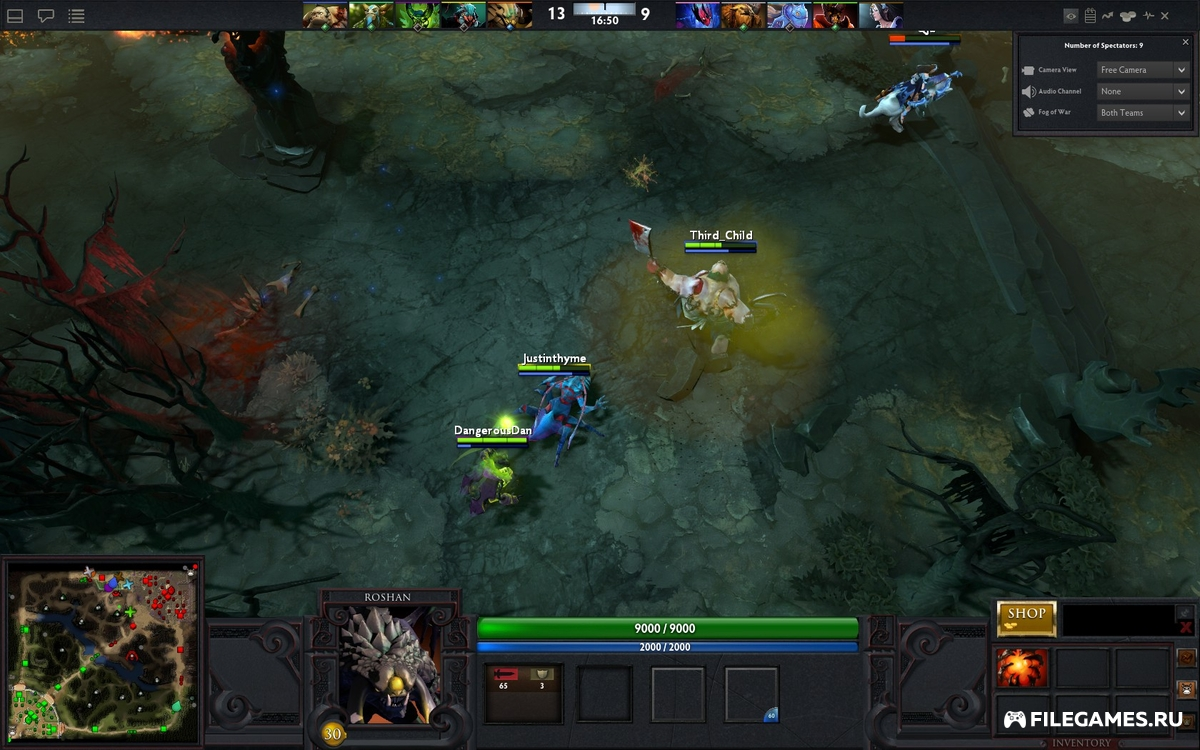The image size is (1200, 750).
Task: Click the minimap
Action: pyautogui.click(x=102, y=652)
